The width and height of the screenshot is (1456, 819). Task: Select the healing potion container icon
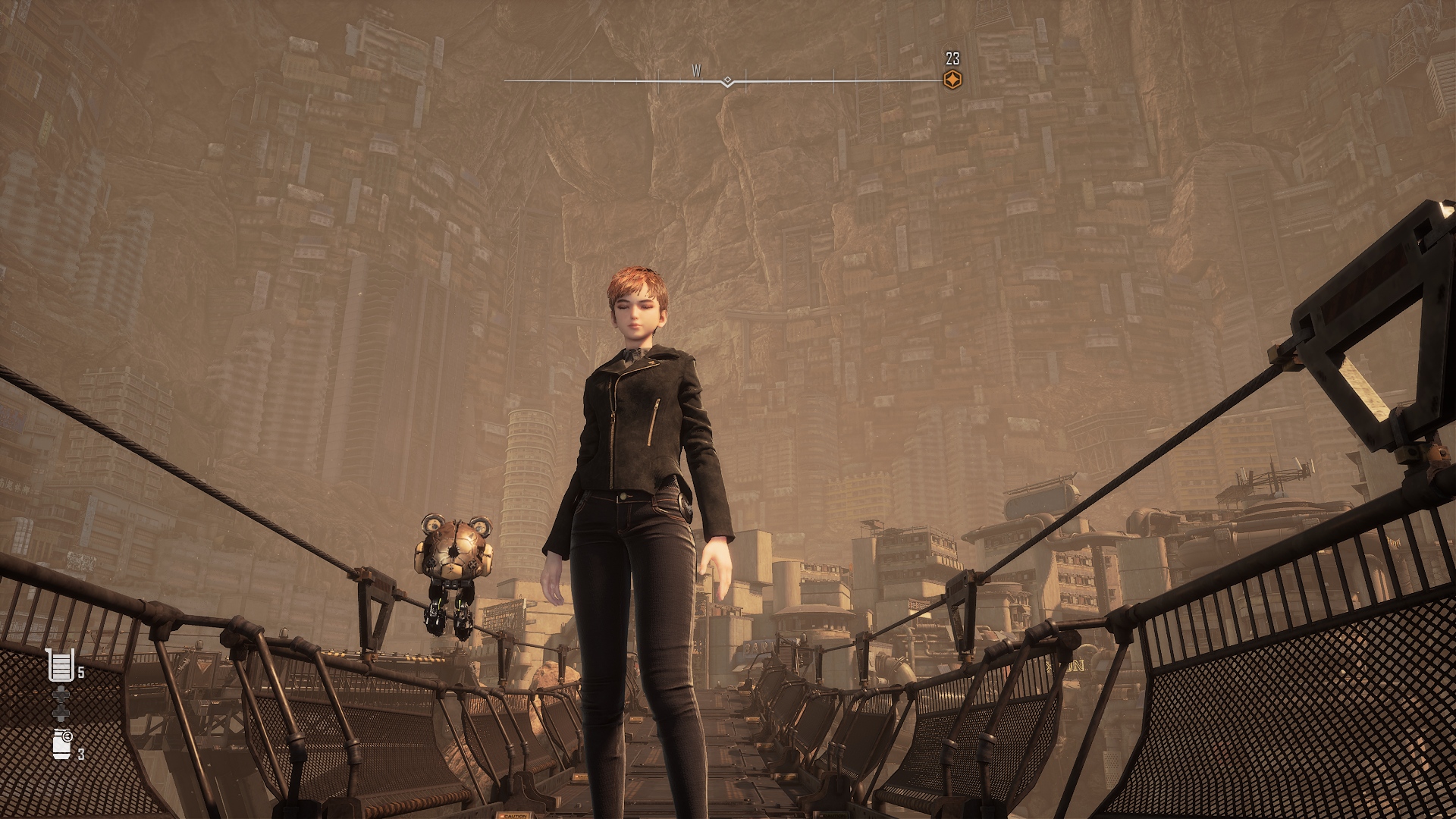tap(61, 665)
